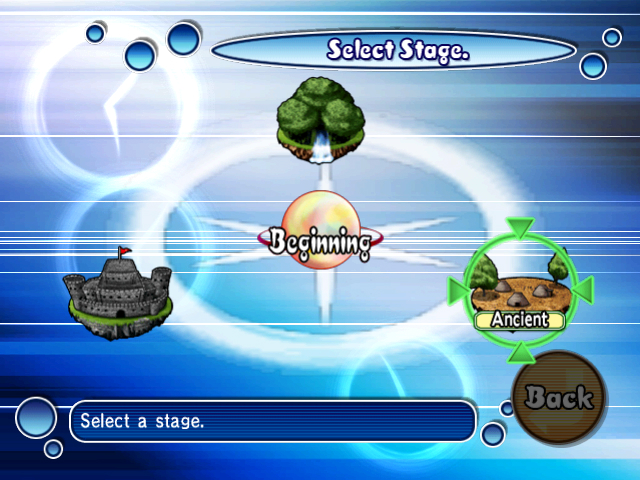
Task: Choose the Ancient stage island
Action: tap(518, 289)
